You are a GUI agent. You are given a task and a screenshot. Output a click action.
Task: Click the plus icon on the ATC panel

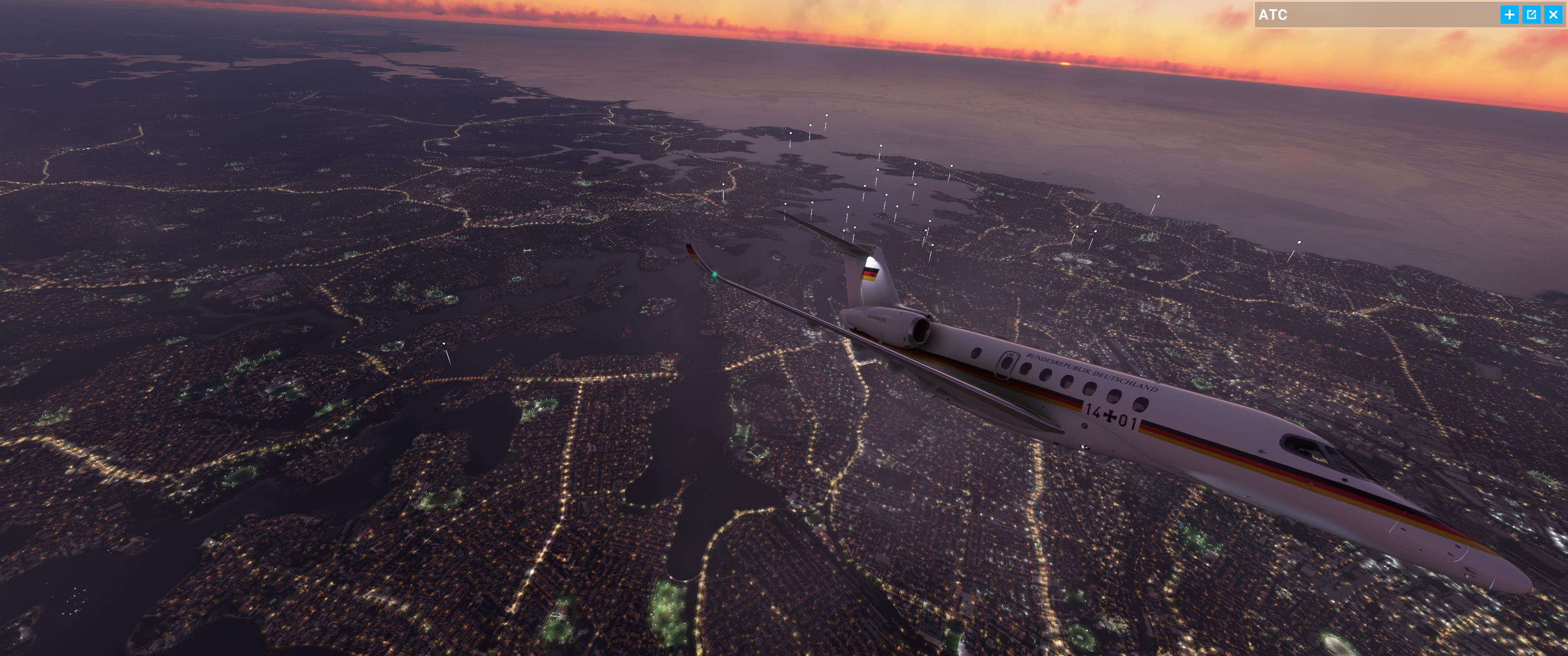1511,15
